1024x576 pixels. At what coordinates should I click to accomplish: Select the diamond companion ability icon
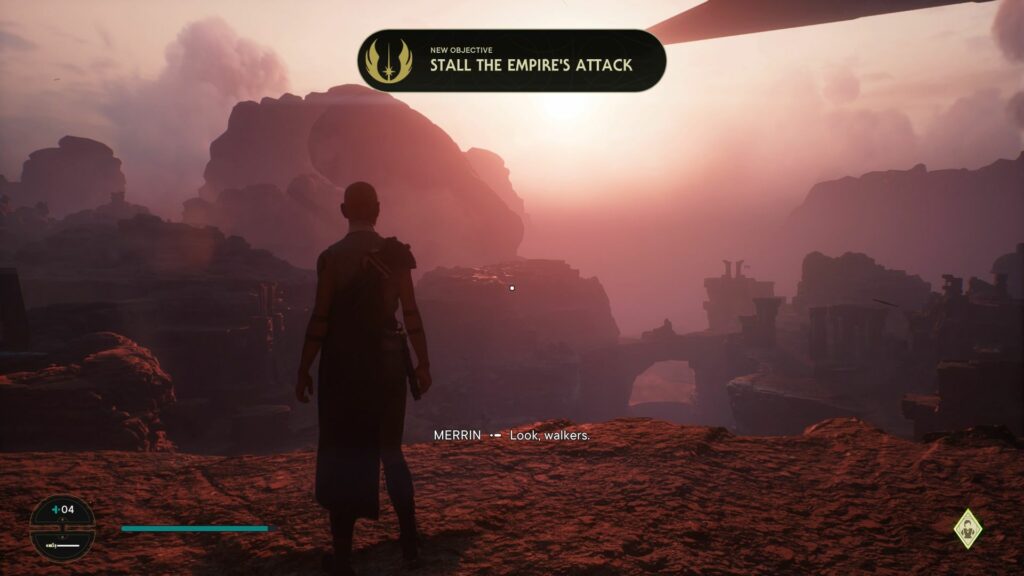coord(967,529)
